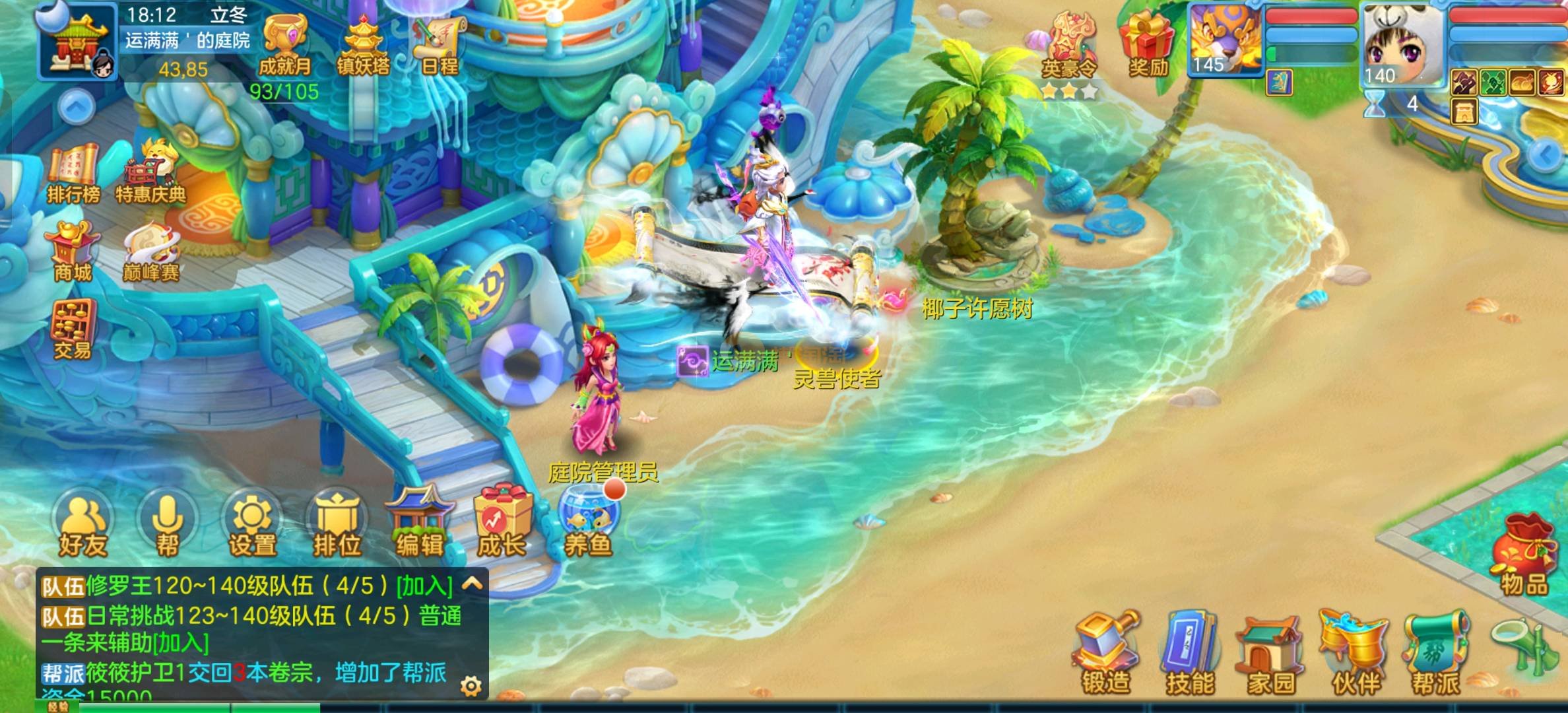Open the 交易 trading menu
The height and width of the screenshot is (713, 1568).
coord(73,329)
